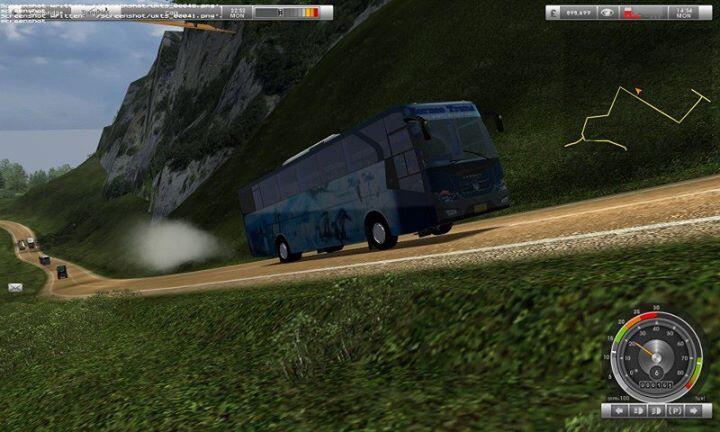720x432 pixels.
Task: Switch on the low beam headlights
Action: 637,410
